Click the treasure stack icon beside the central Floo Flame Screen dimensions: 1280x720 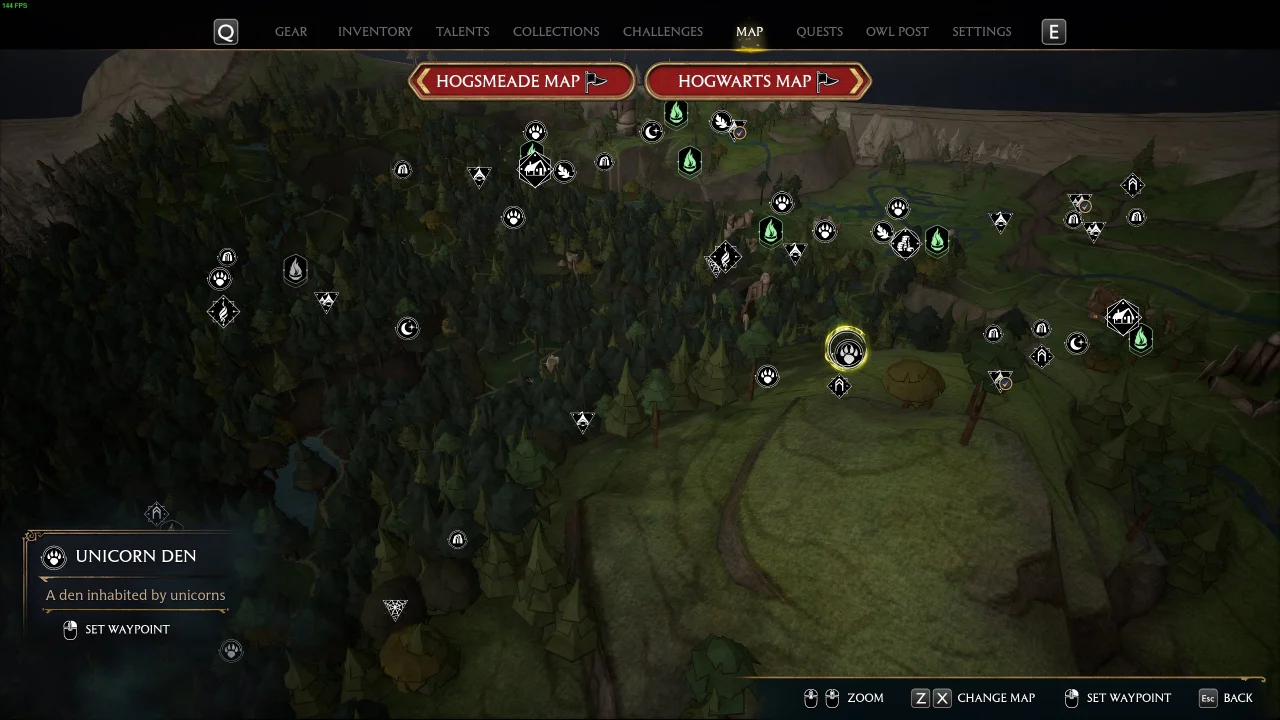(x=904, y=241)
